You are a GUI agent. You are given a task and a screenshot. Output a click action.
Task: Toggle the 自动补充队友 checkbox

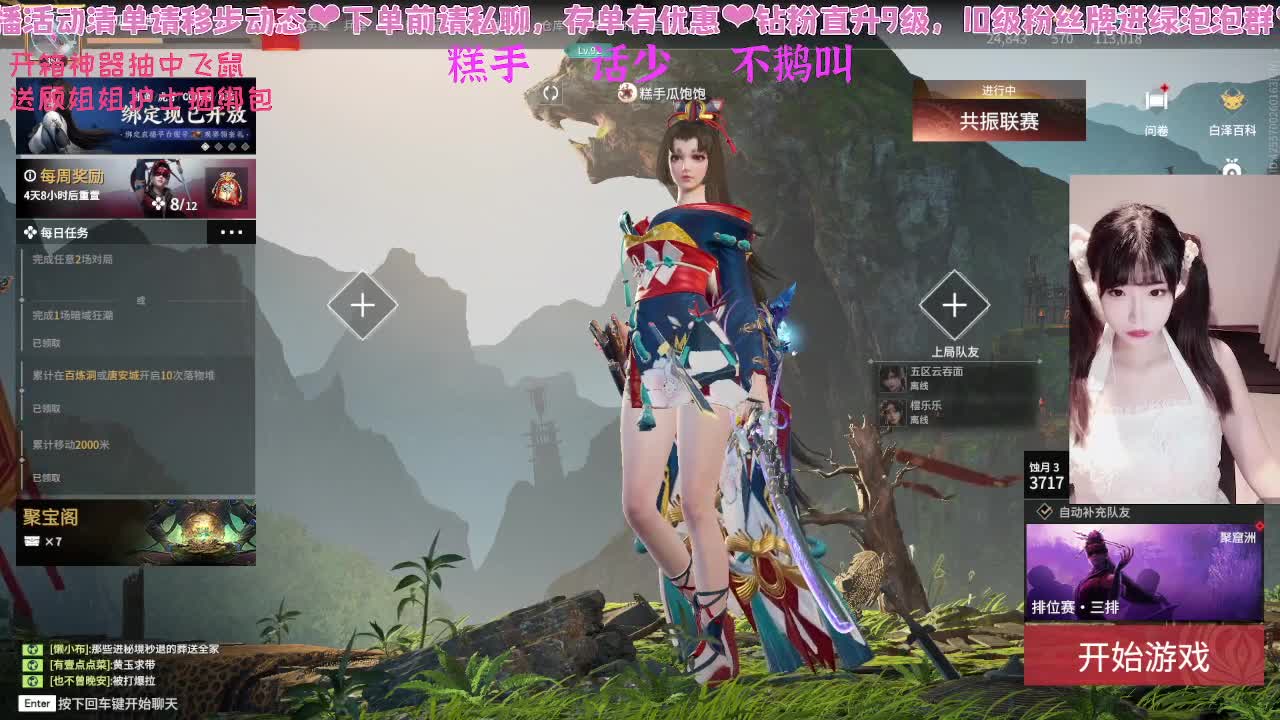(1044, 513)
